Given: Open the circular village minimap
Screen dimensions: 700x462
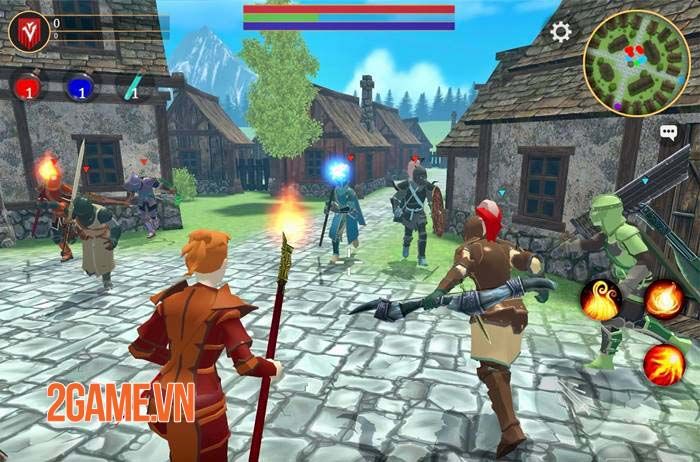Looking at the screenshot, I should [636, 63].
